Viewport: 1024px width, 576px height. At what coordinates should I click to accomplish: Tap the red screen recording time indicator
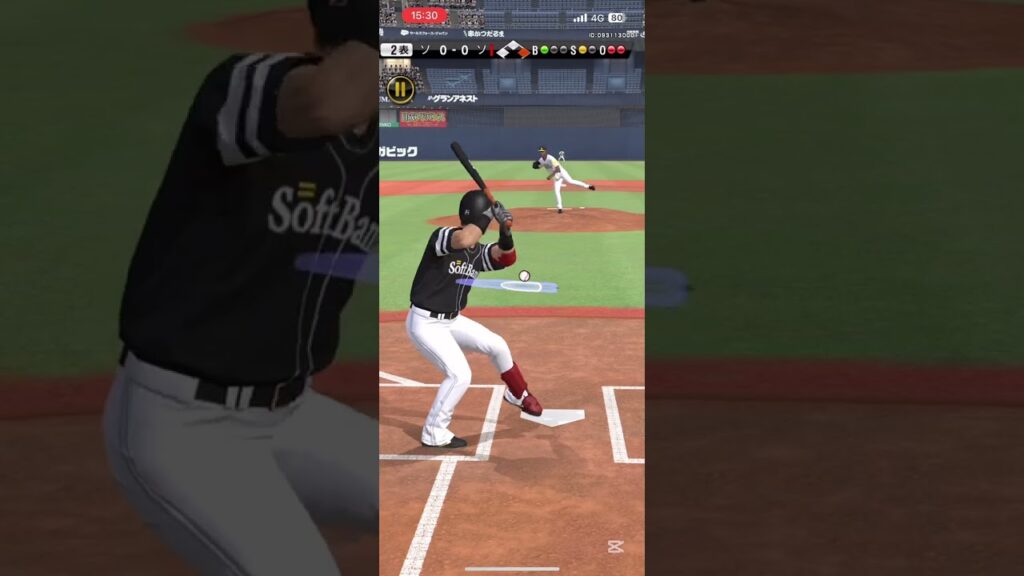click(x=425, y=16)
